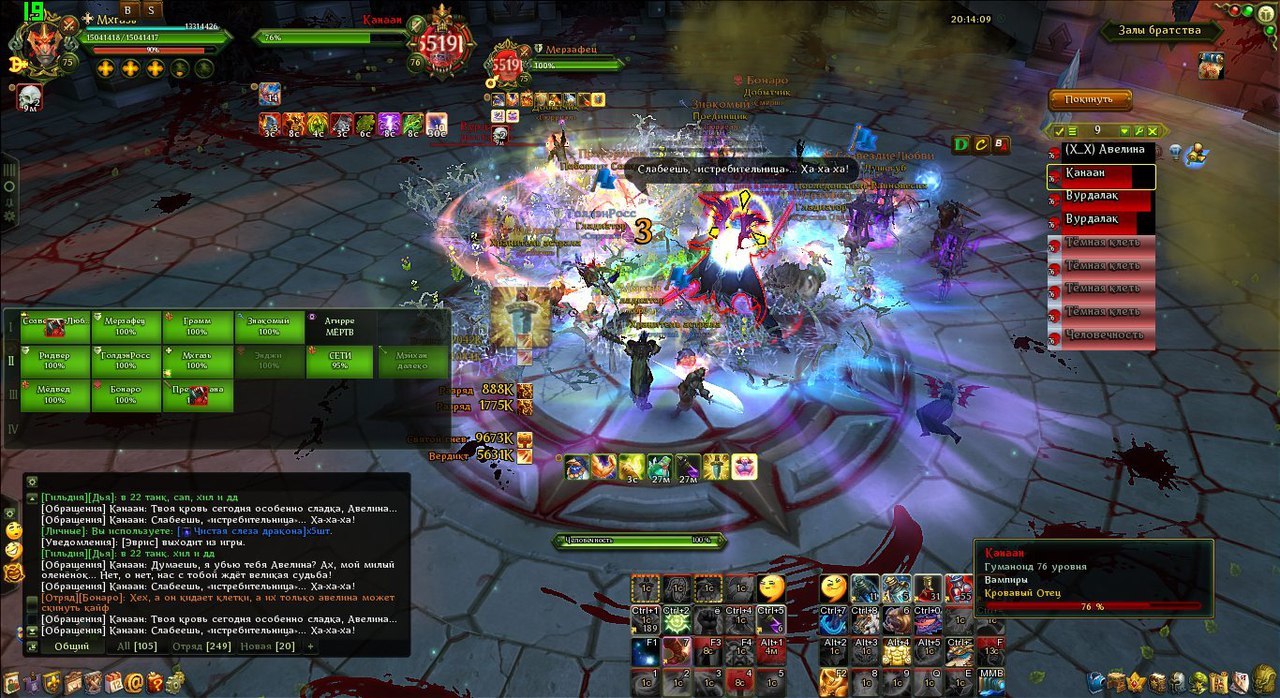Image resolution: width=1280 pixels, height=698 pixels.
Task: Close the target list with X button
Action: [1153, 131]
